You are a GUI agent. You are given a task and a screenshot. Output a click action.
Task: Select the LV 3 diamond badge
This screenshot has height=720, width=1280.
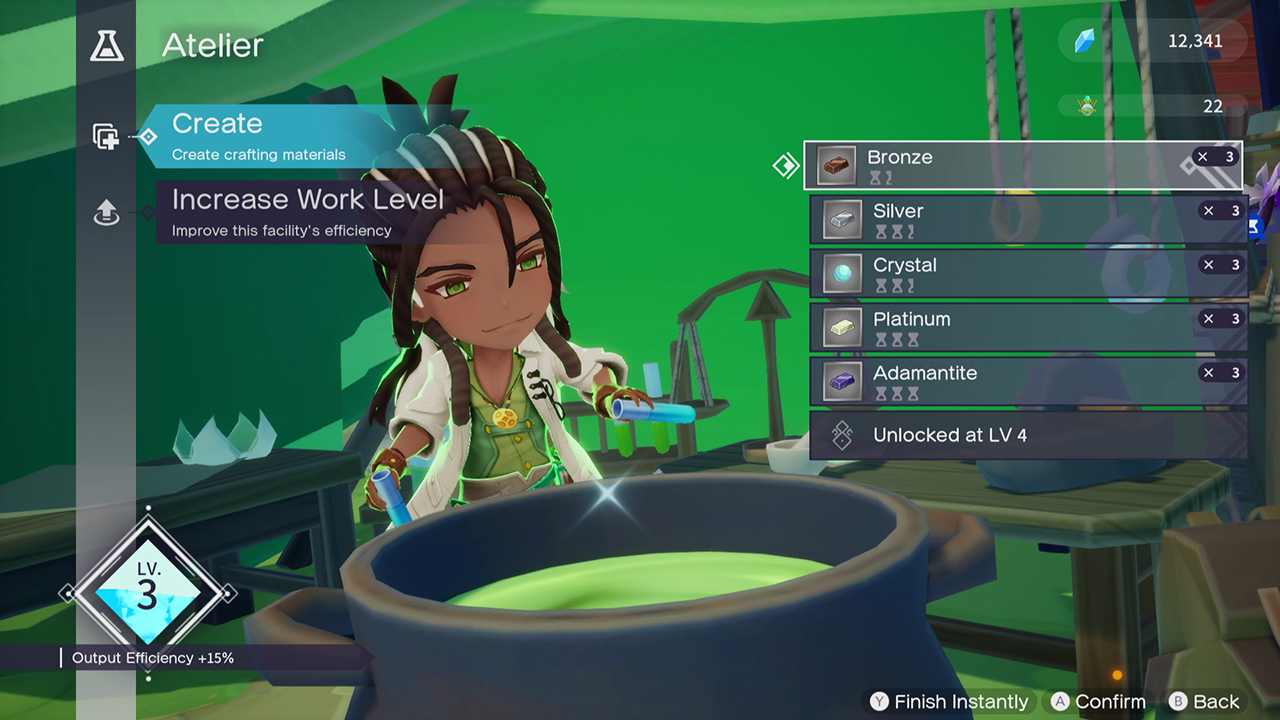[147, 592]
